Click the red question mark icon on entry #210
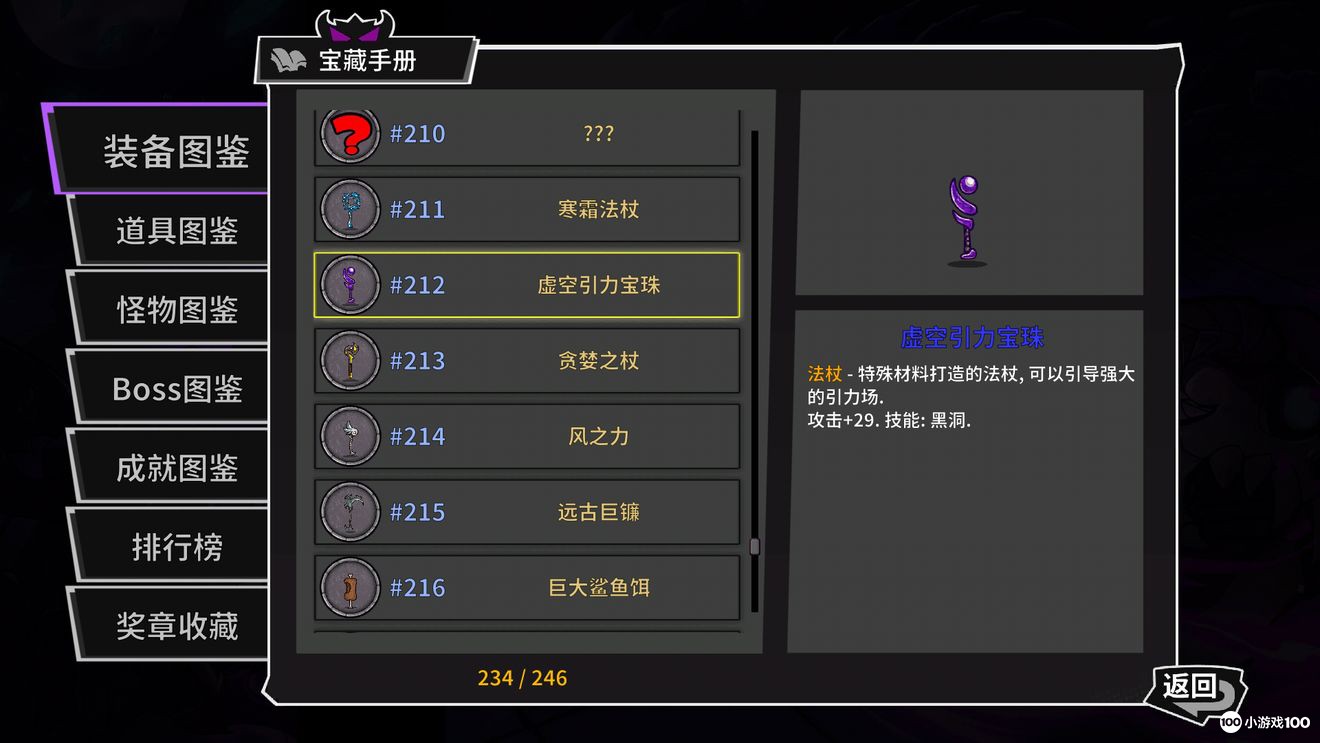 [349, 134]
